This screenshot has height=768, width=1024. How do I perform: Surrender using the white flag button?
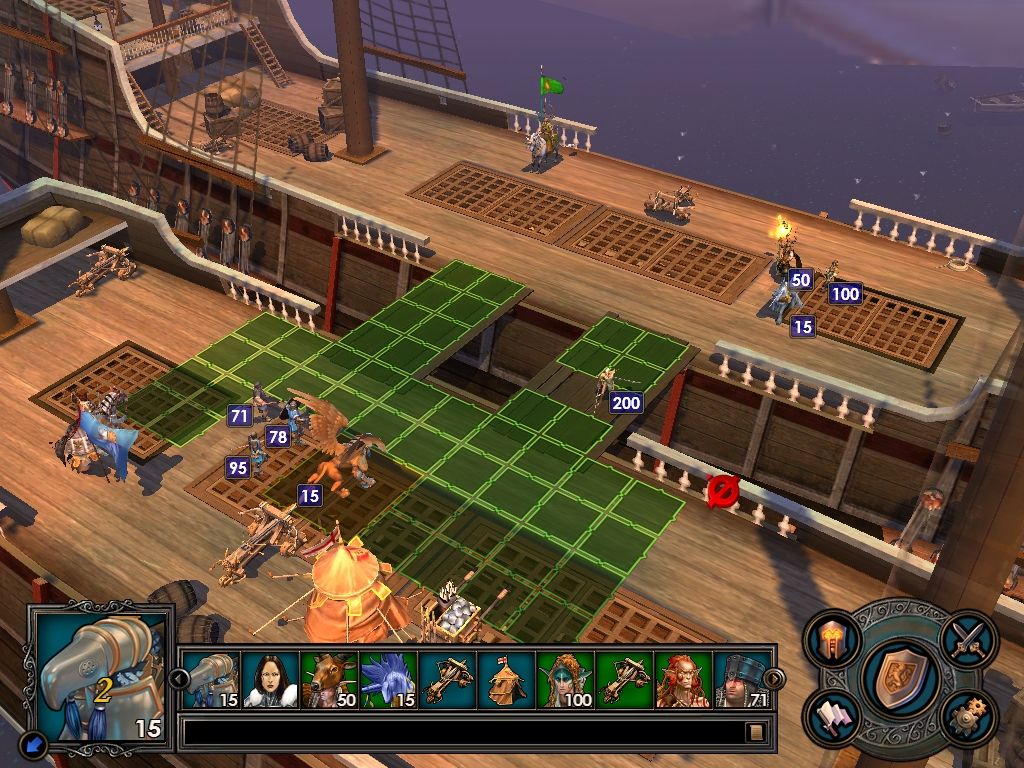pyautogui.click(x=830, y=717)
